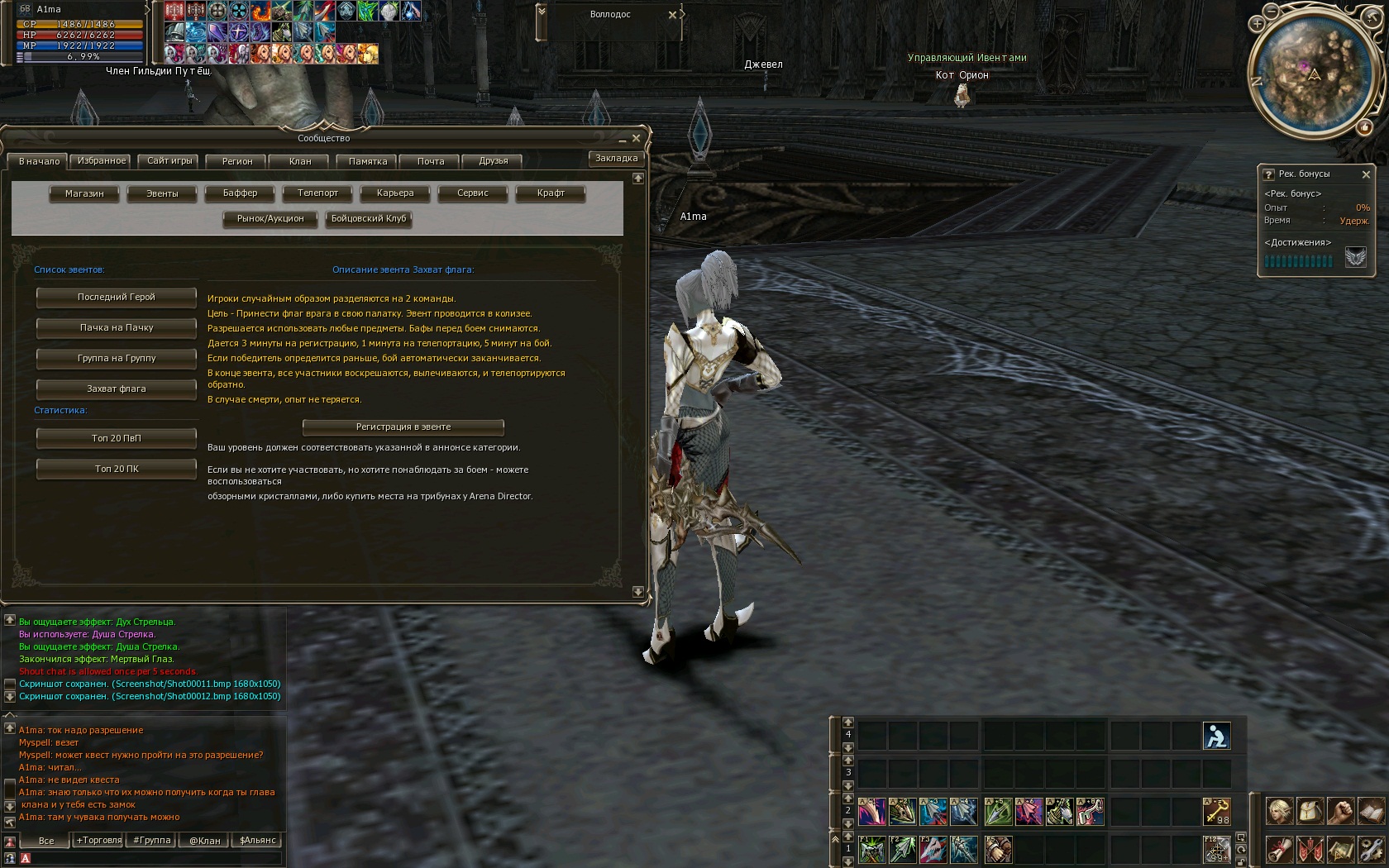The height and width of the screenshot is (868, 1389).
Task: Select the Захват флага event
Action: tap(117, 389)
